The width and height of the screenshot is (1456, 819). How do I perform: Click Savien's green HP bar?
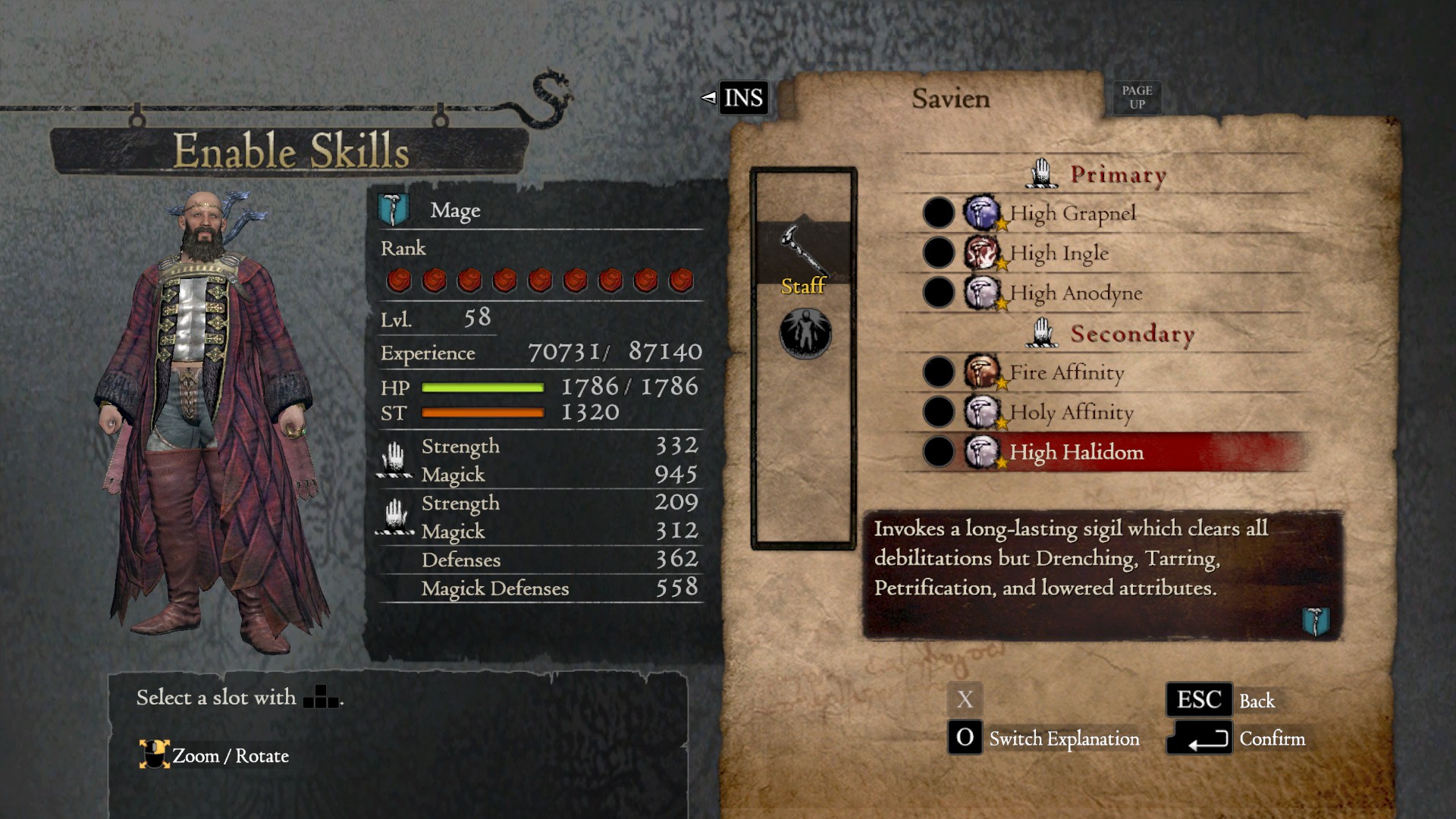click(x=481, y=388)
